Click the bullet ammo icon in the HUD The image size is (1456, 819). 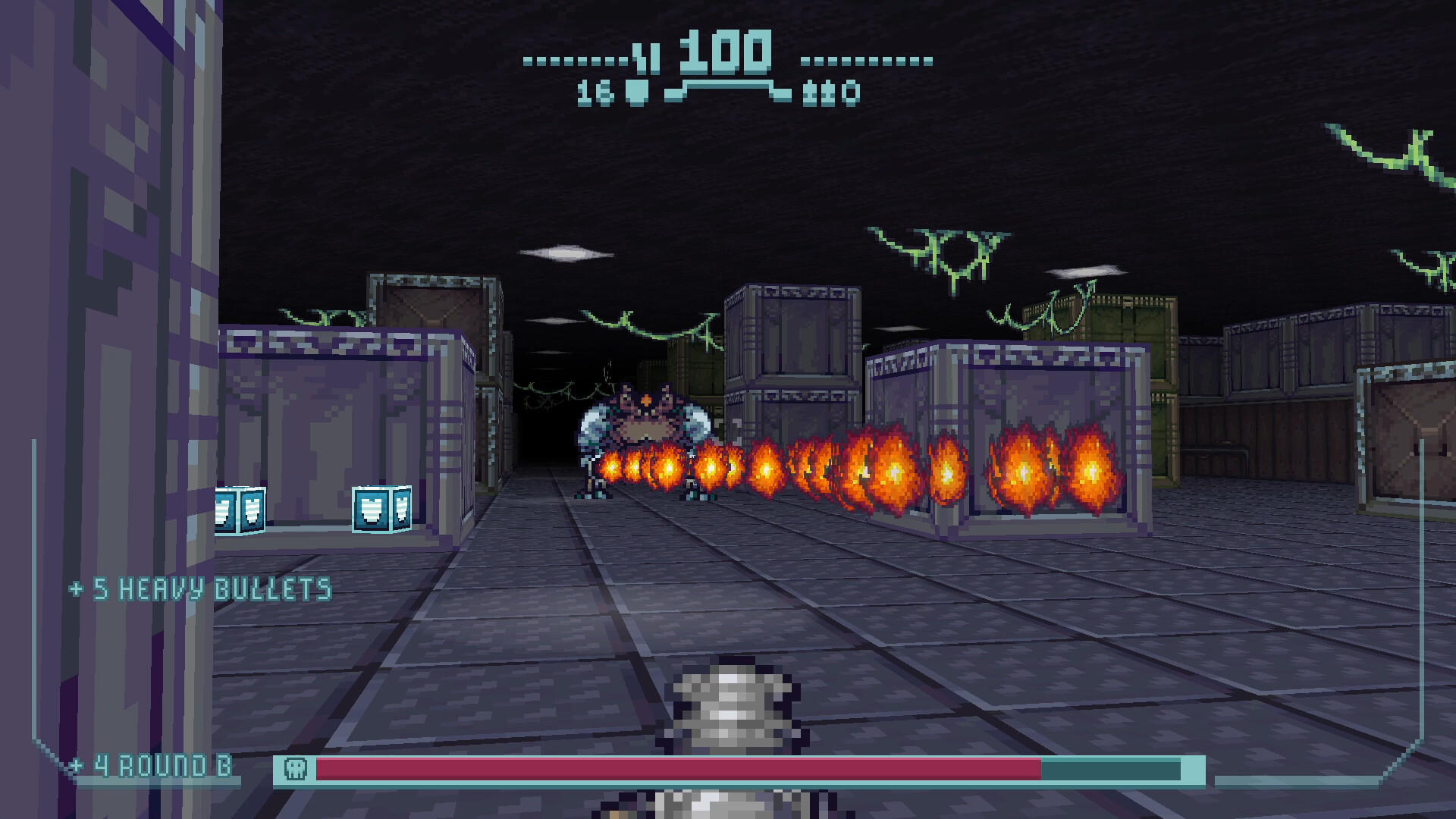coord(637,93)
